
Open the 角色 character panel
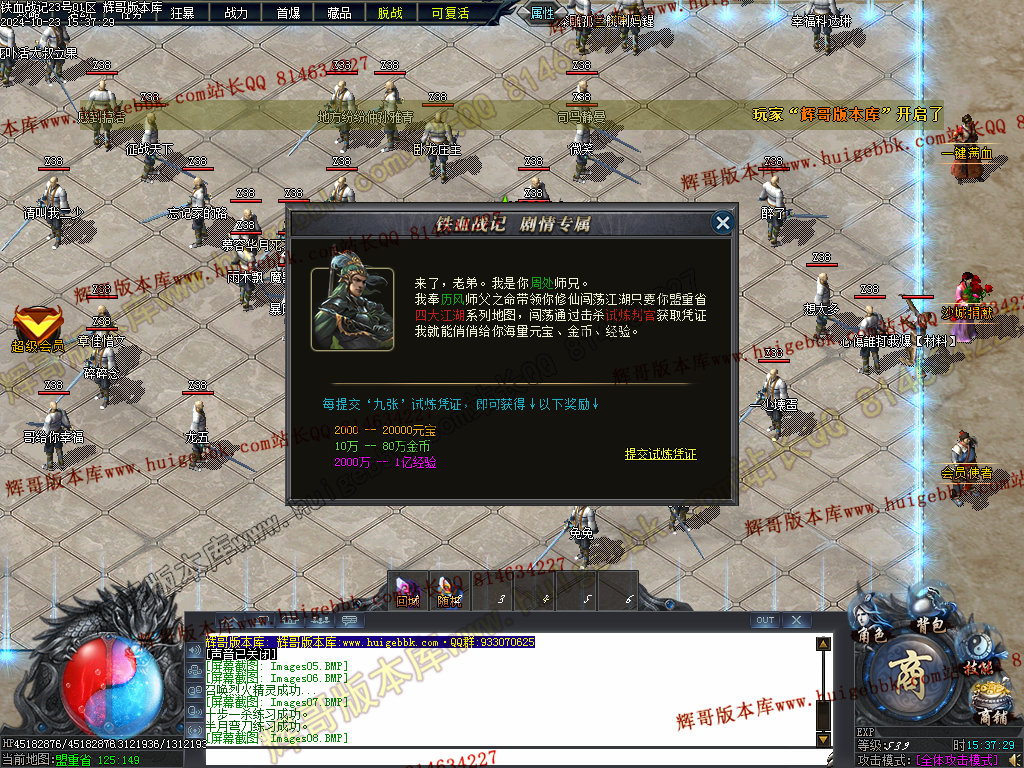point(870,632)
